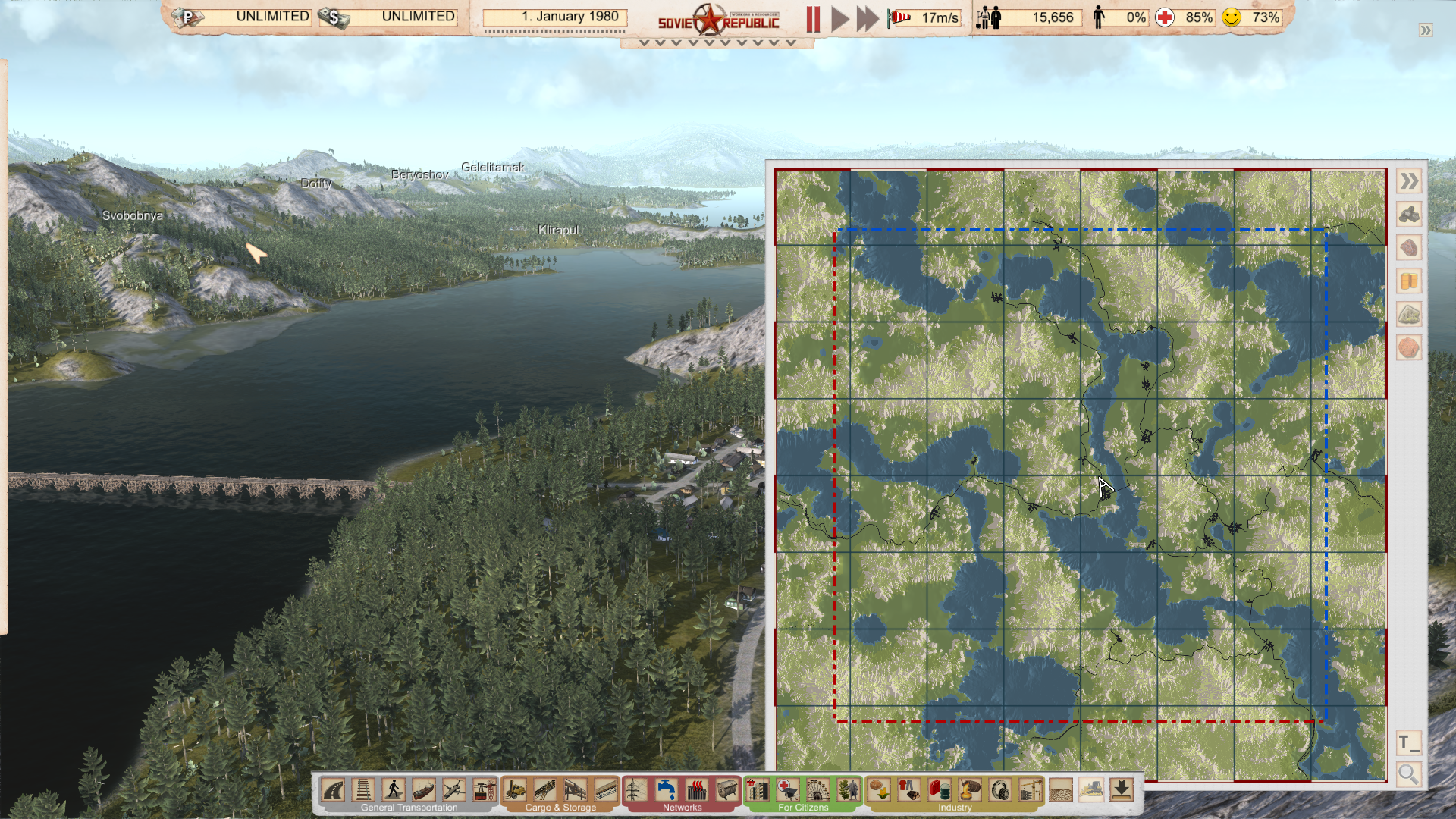Pick the bulldozer demolish tool
This screenshot has width=1456, height=819.
[x=1090, y=791]
